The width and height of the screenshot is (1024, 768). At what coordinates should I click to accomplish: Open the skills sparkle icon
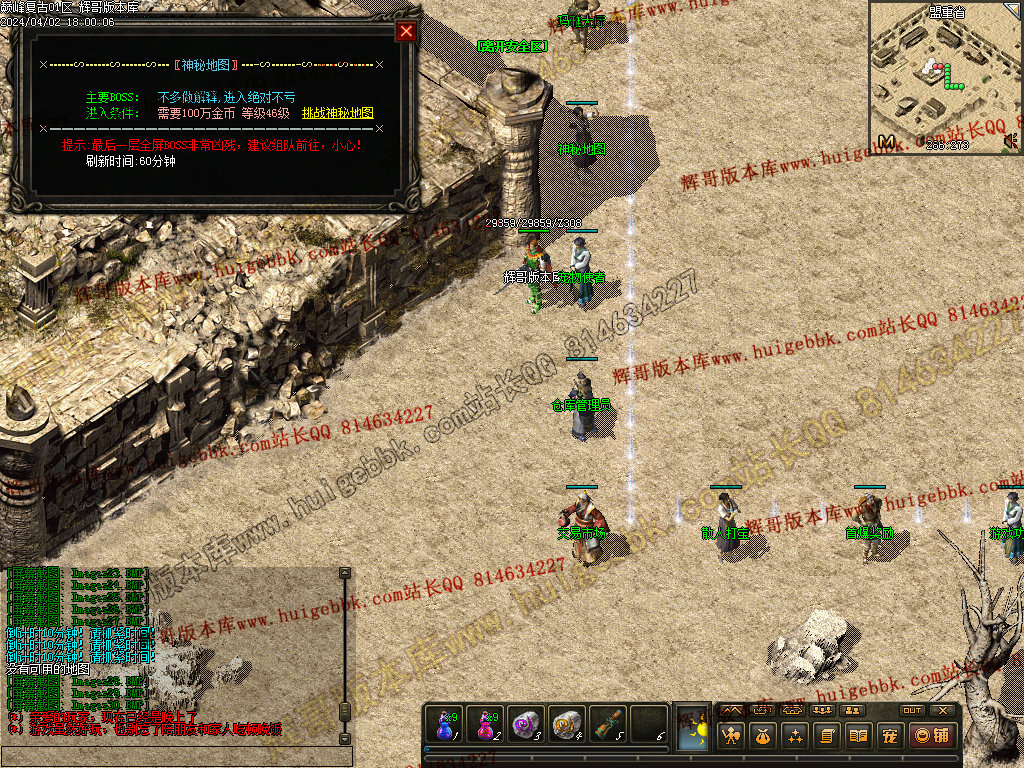pyautogui.click(x=795, y=736)
